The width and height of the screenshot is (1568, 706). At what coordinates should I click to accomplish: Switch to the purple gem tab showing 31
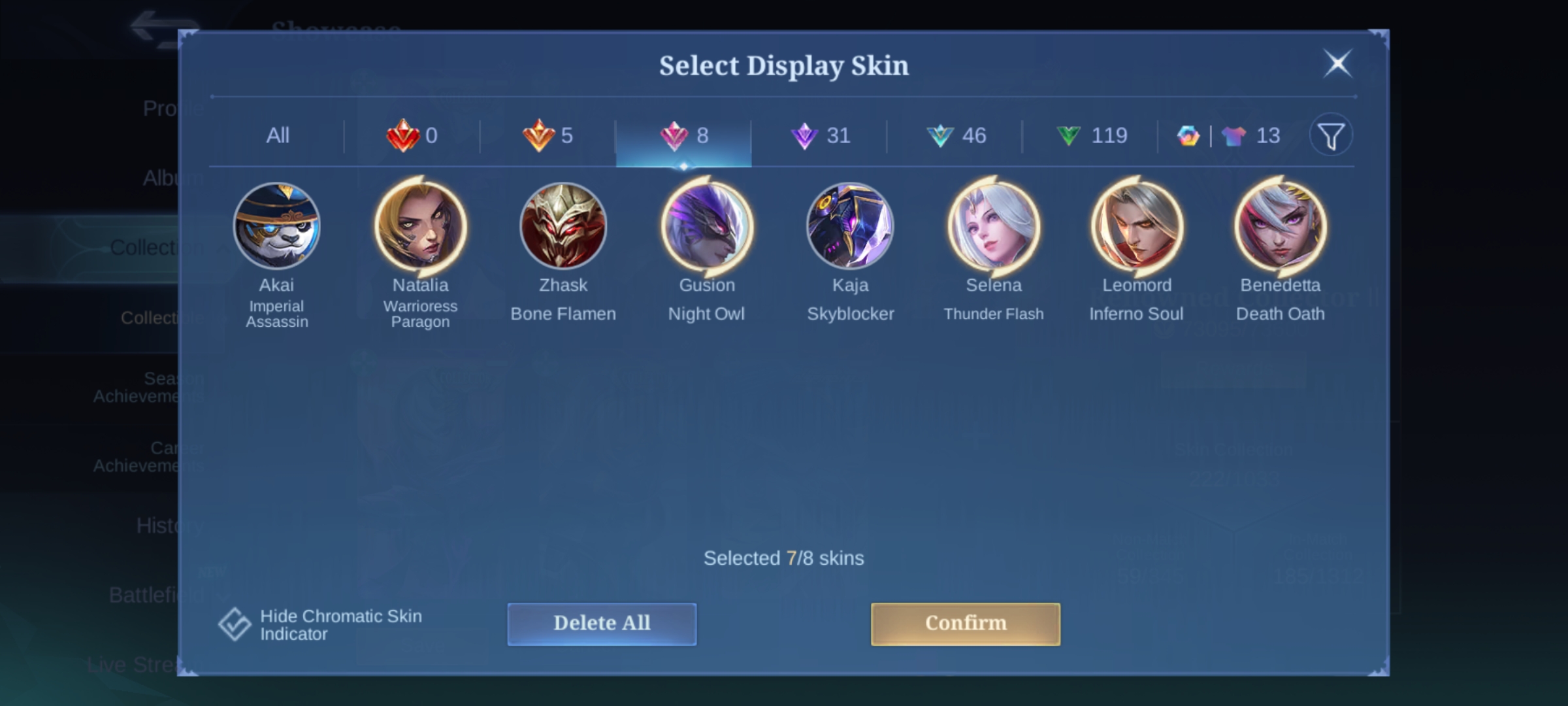[820, 136]
